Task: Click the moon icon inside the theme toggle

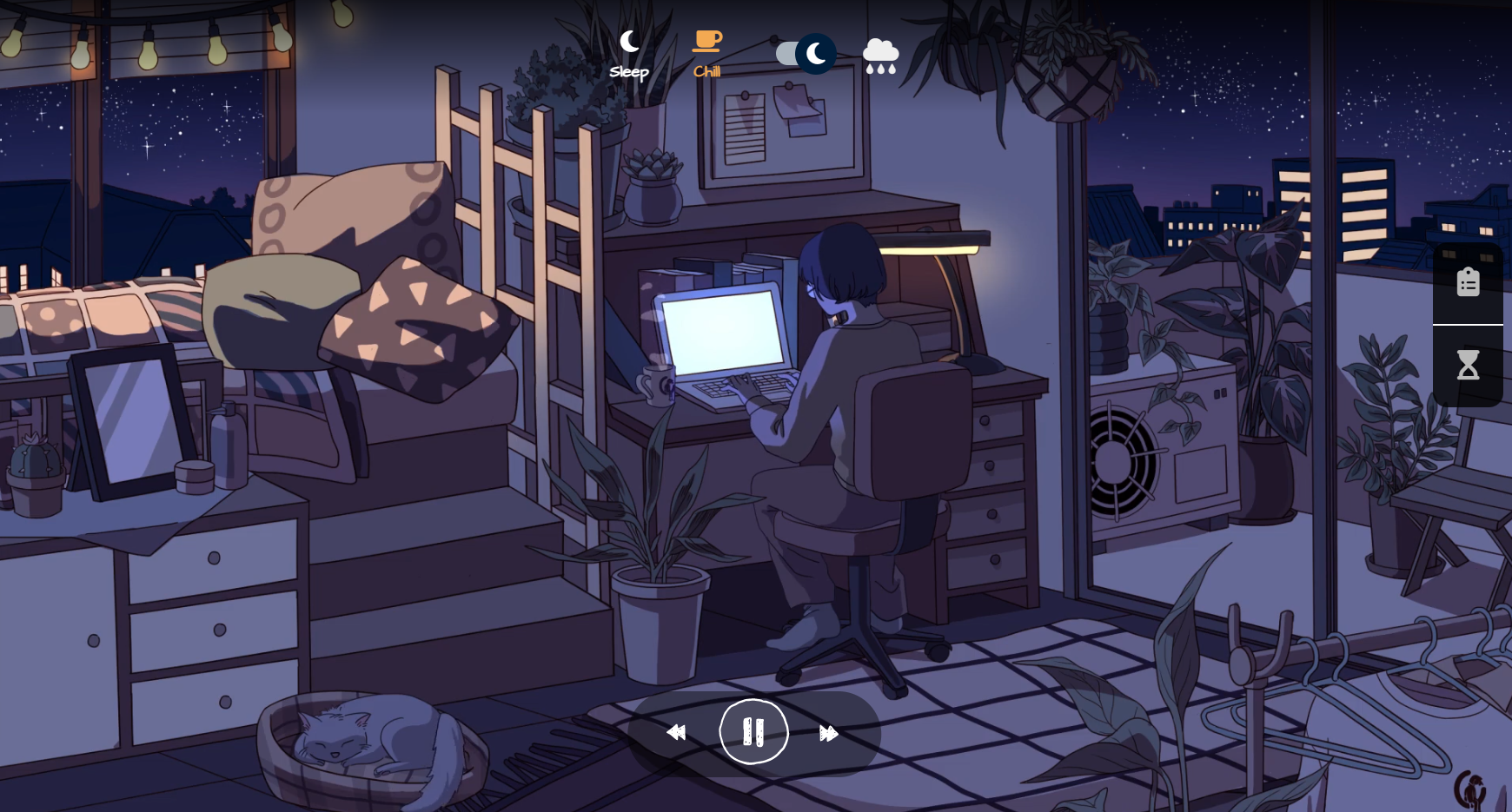Action: point(814,53)
